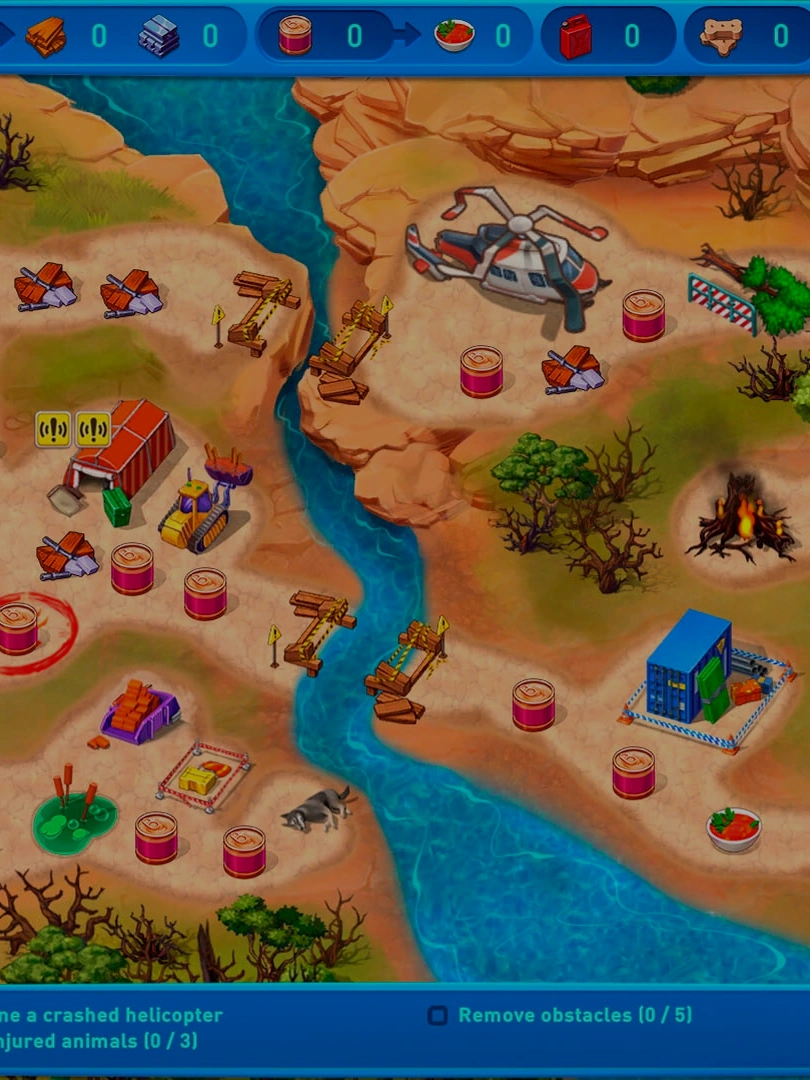Toggle the Remove obstacles objective checkbox

pos(438,1016)
